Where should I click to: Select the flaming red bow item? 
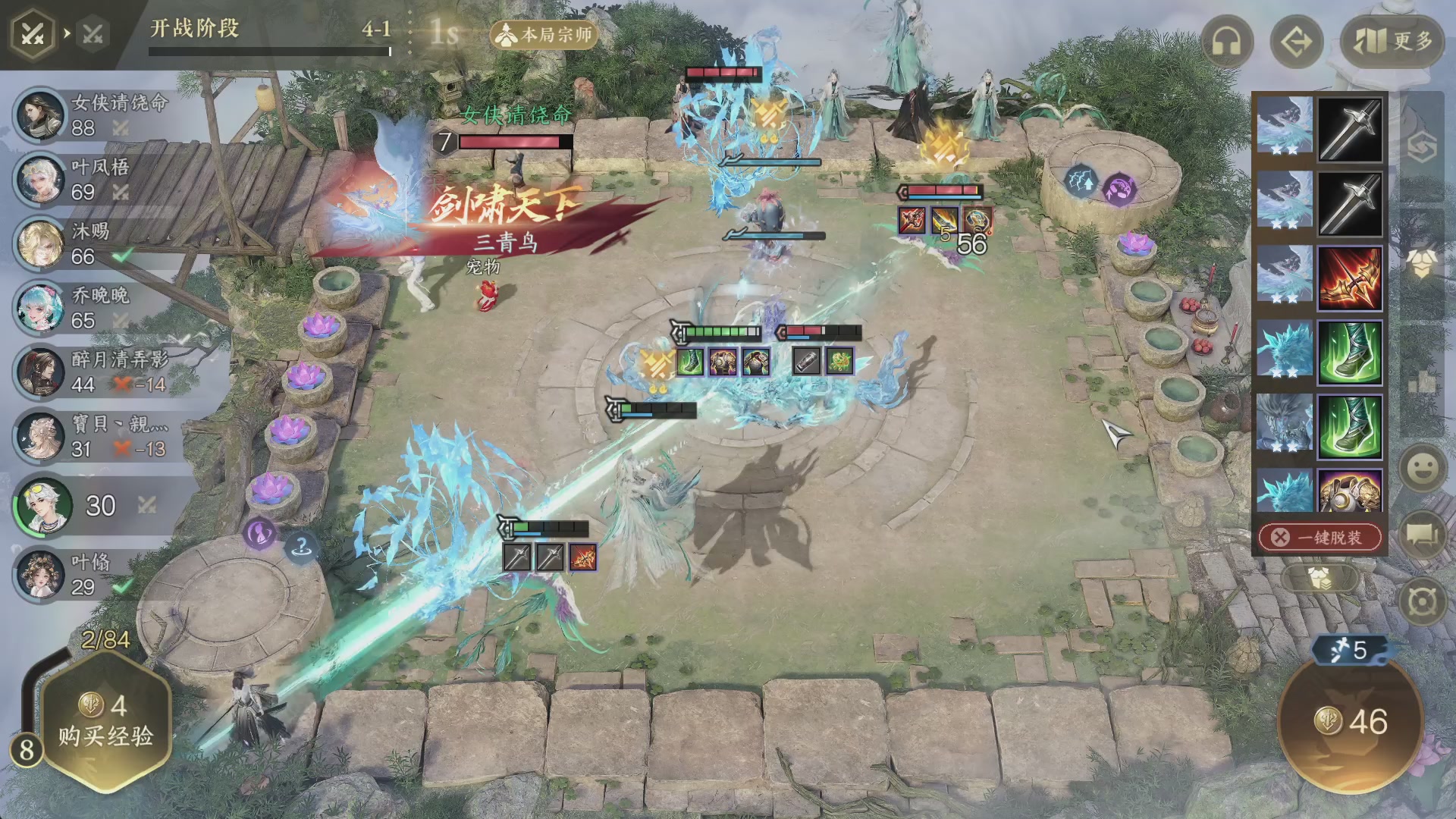coord(1350,278)
